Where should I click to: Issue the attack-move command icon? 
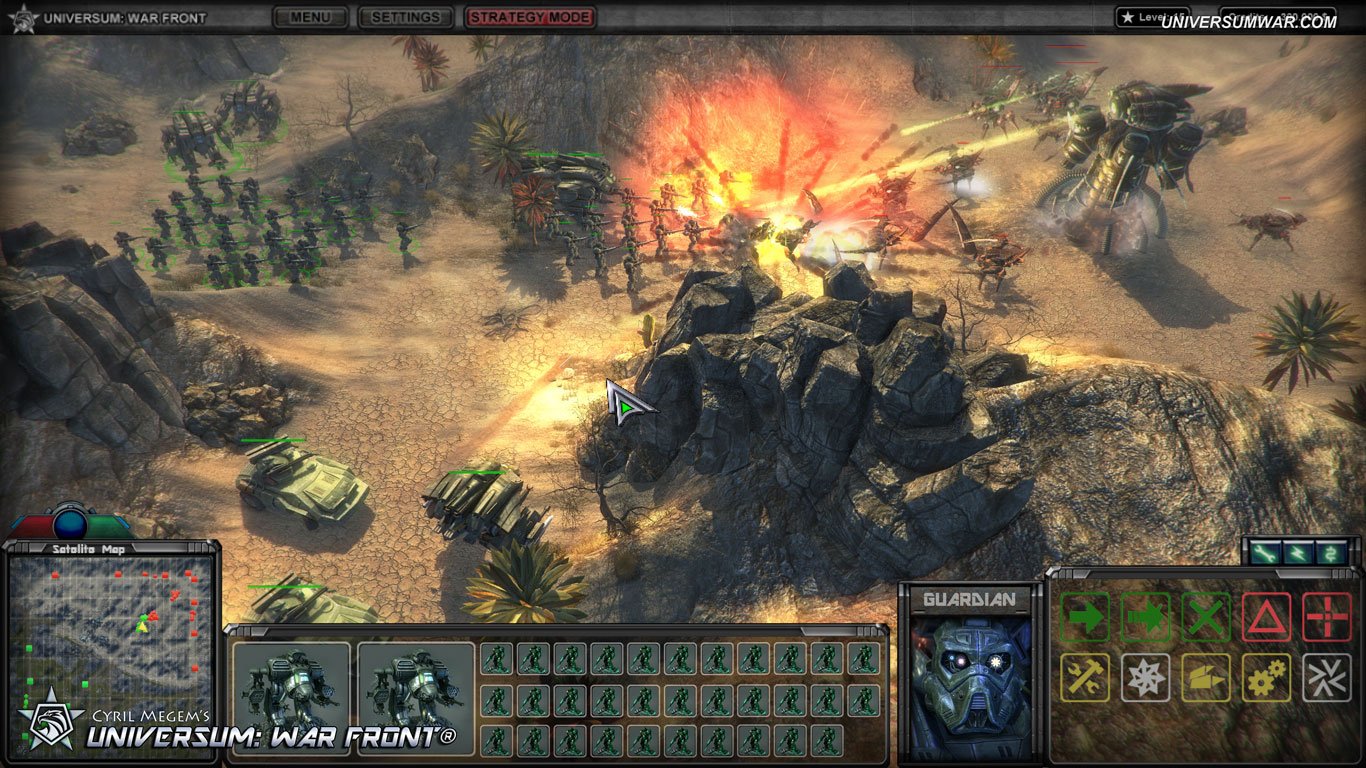(x=1145, y=617)
